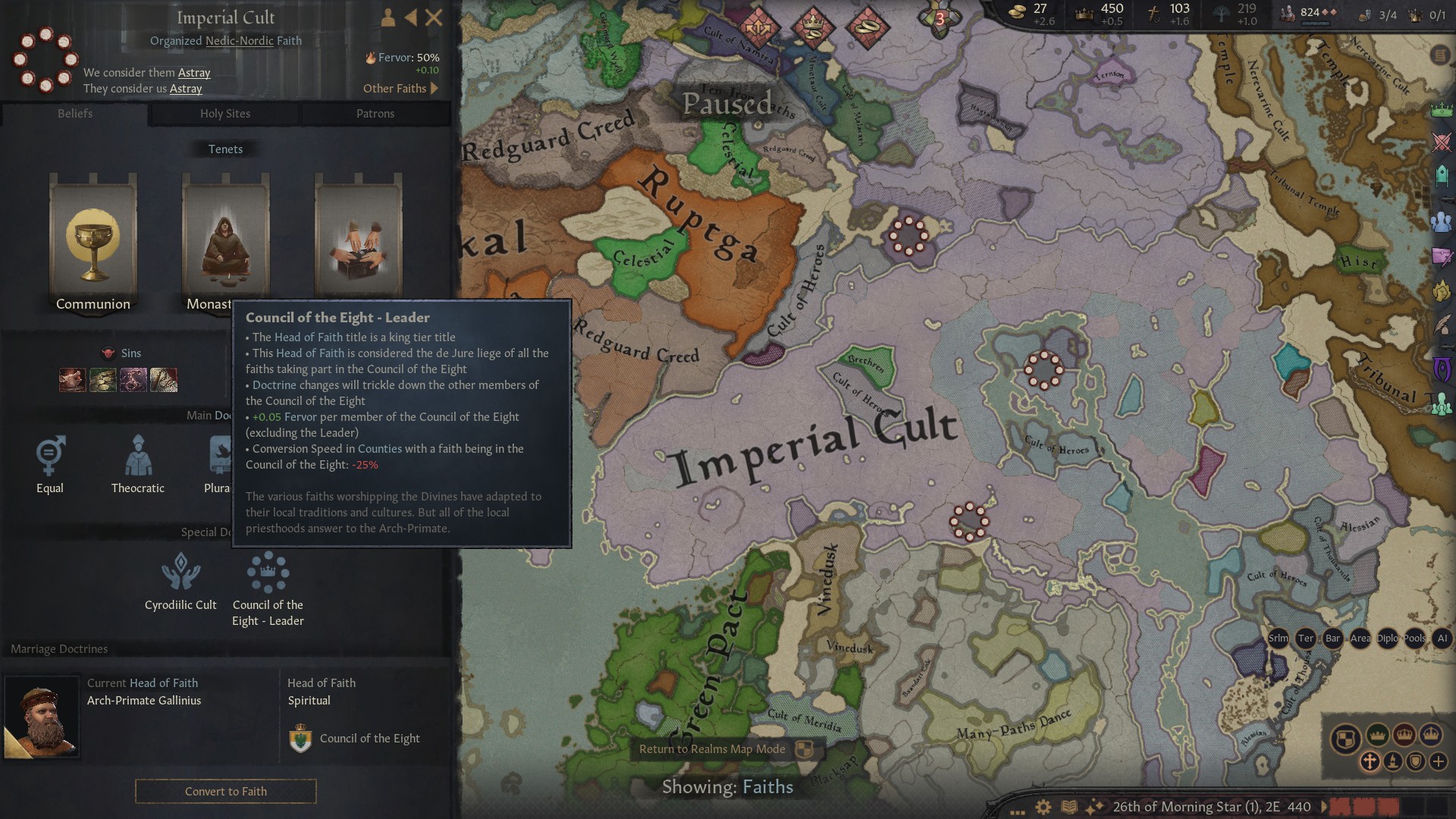Expand Other Faiths with its arrow

click(x=435, y=88)
